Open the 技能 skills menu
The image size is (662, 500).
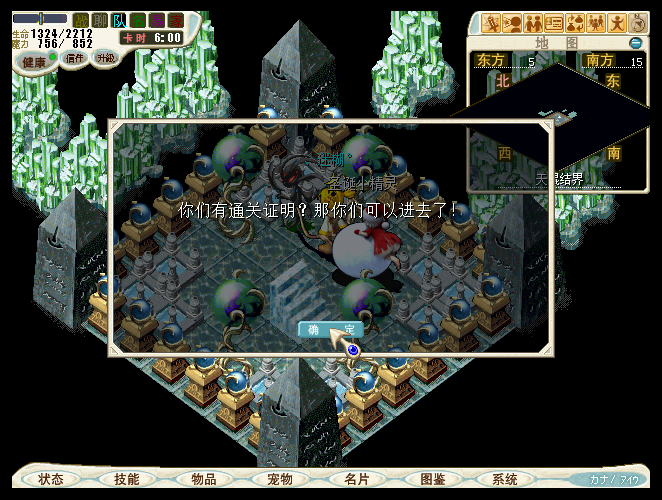click(x=127, y=479)
